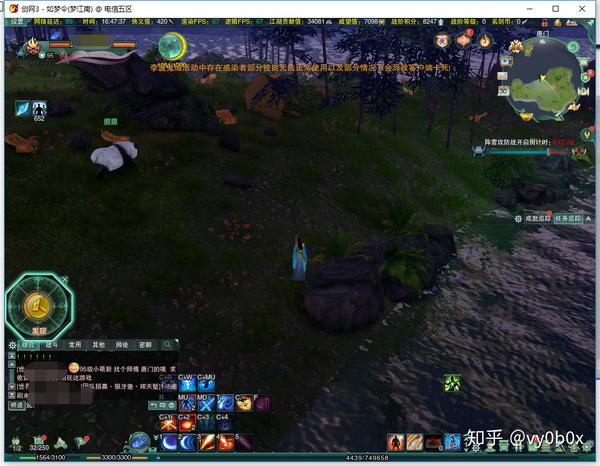Select the 密聊 whisper chat tab
600x466 pixels.
(x=146, y=345)
